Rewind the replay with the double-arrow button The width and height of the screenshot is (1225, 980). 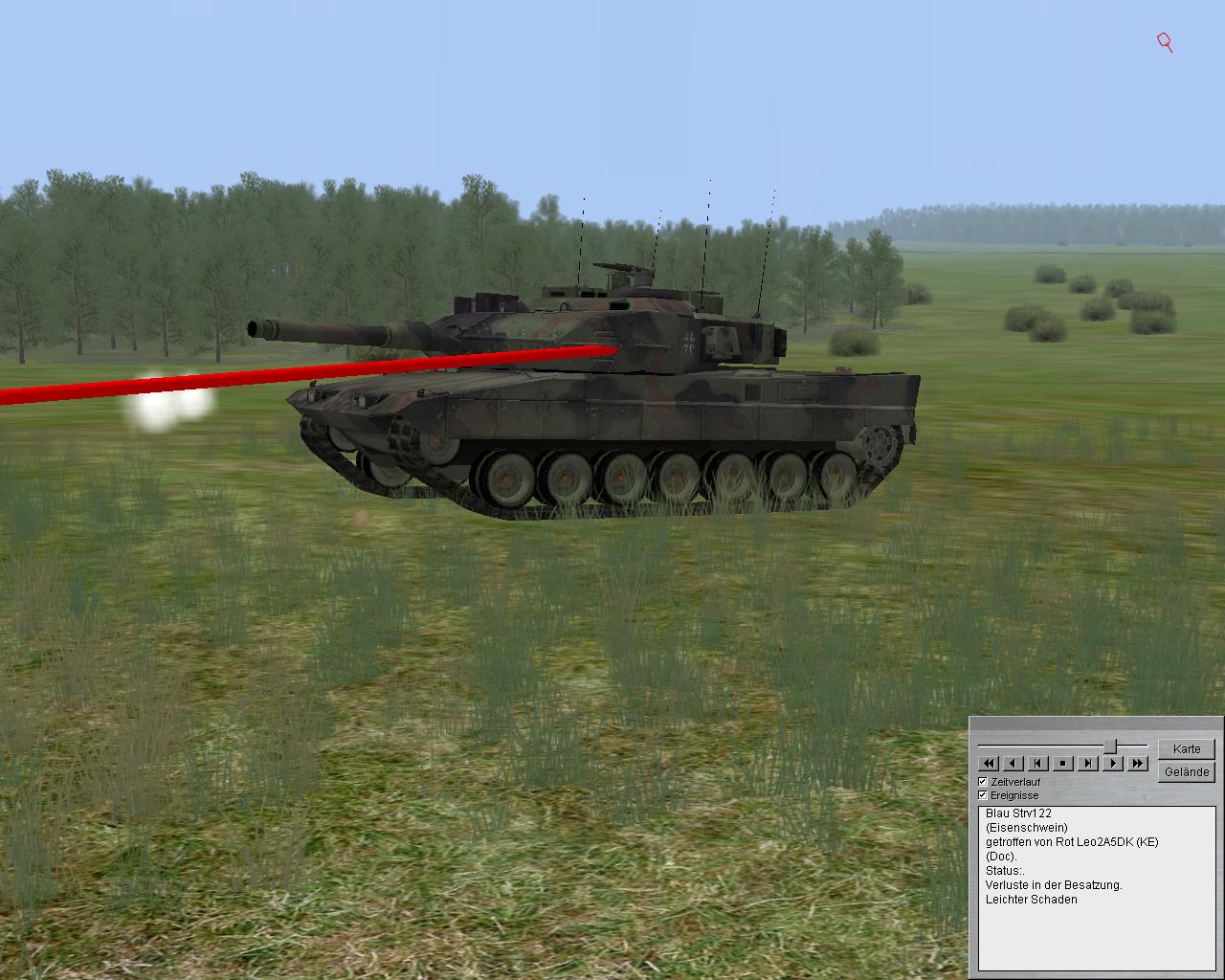pyautogui.click(x=989, y=764)
